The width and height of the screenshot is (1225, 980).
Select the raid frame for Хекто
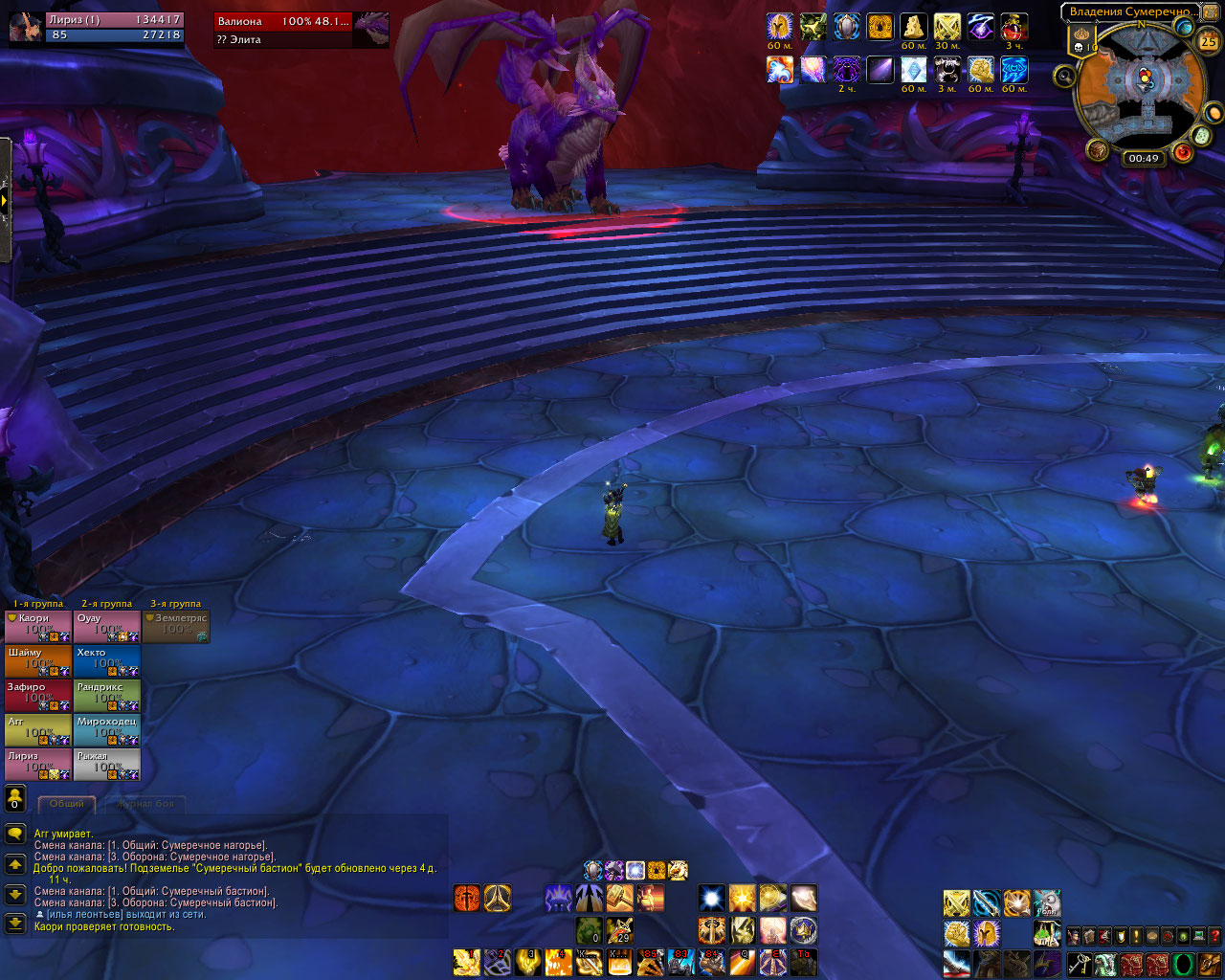[x=107, y=660]
